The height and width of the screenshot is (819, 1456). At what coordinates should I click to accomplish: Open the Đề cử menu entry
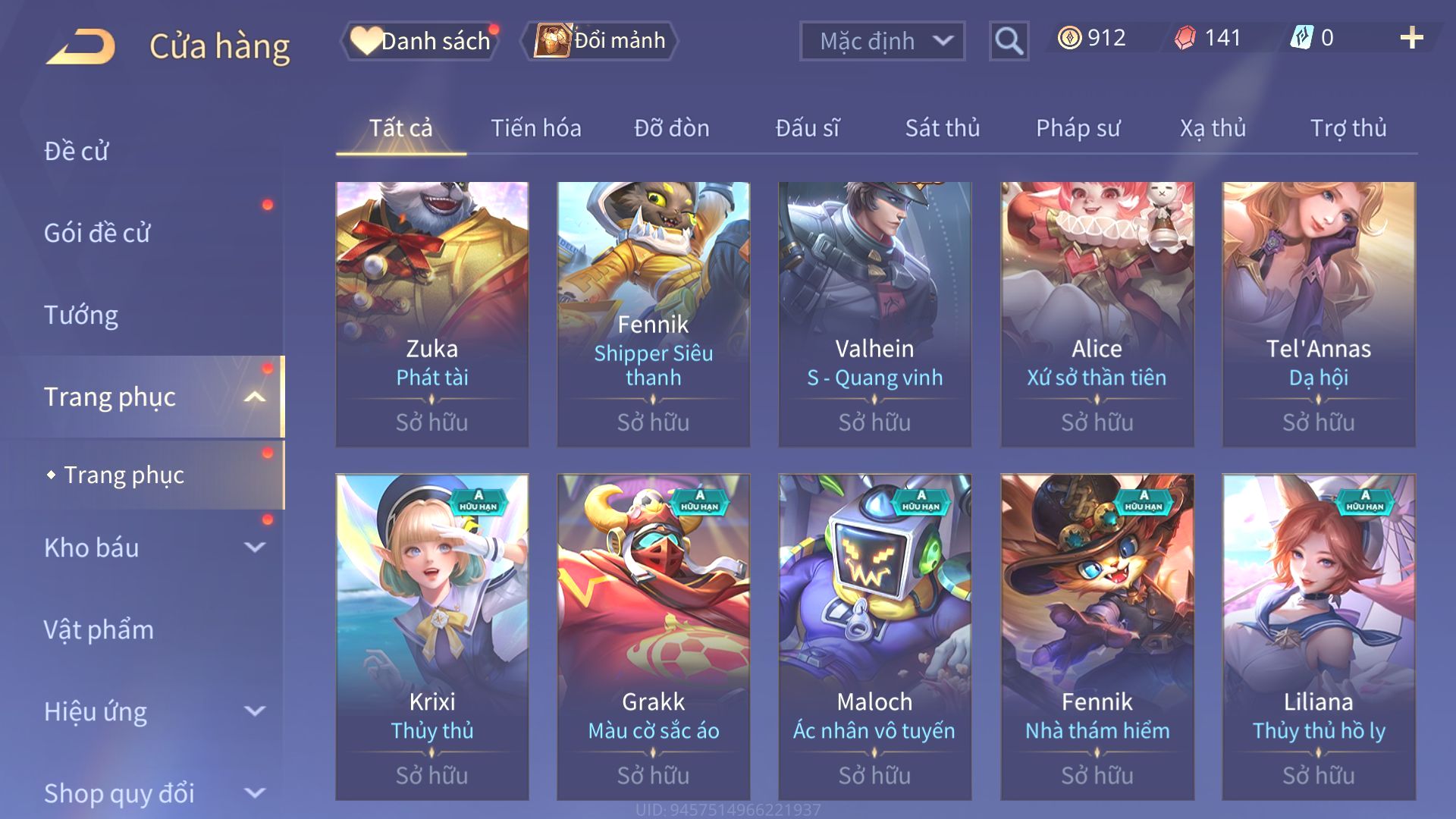click(x=77, y=151)
